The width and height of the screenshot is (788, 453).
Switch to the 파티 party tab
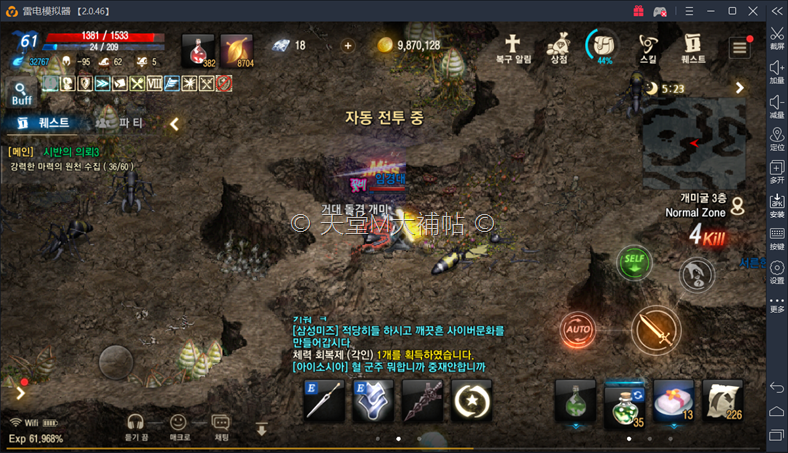point(131,123)
